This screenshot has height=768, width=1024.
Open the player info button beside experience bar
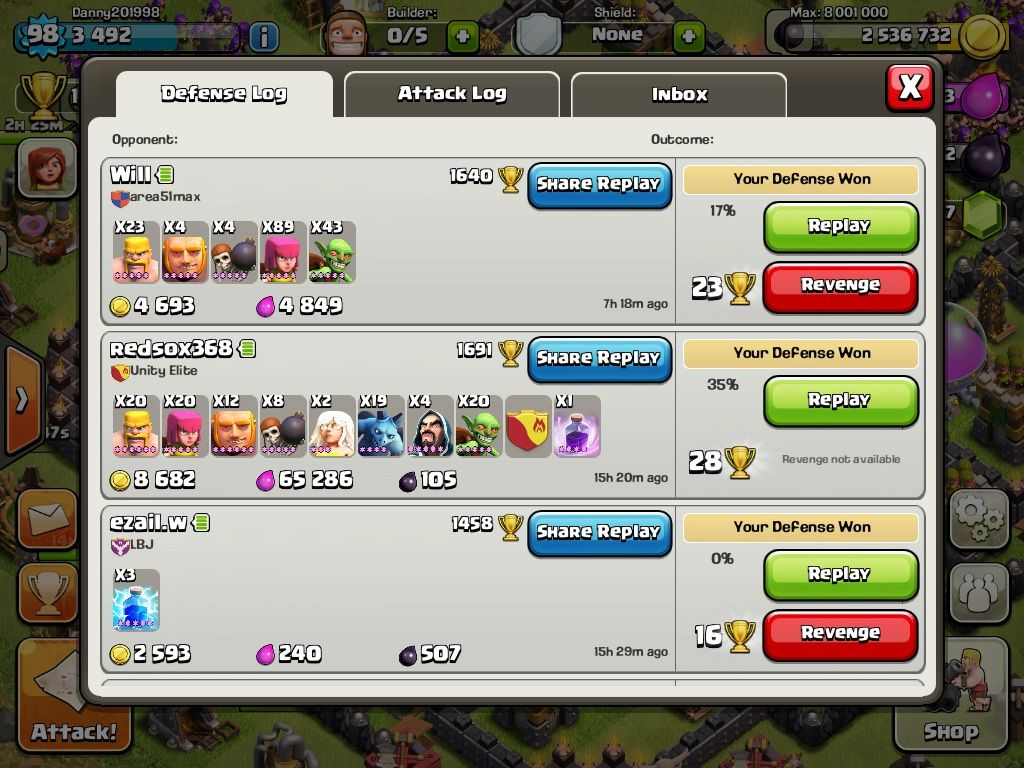coord(263,37)
